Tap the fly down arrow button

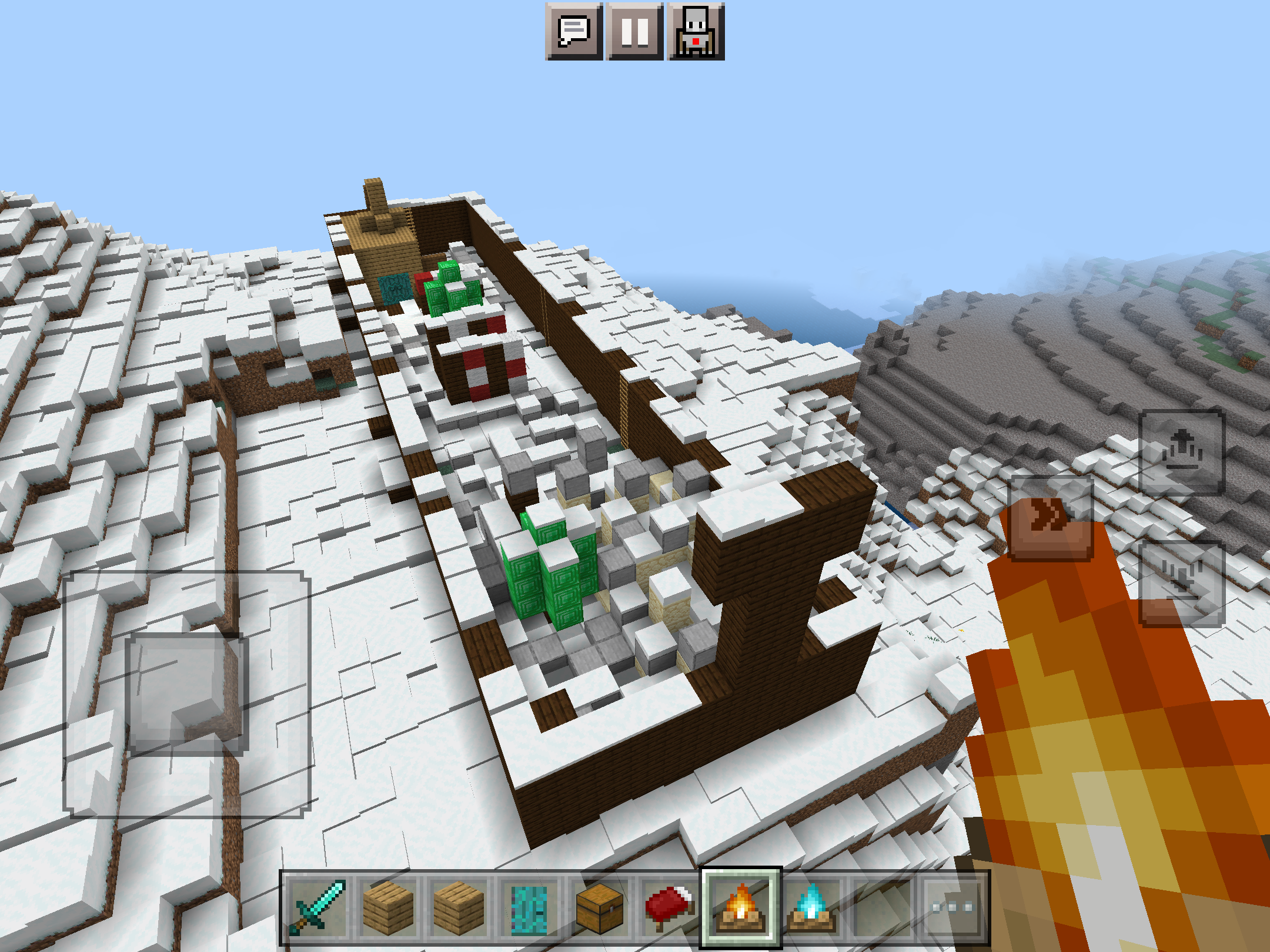click(x=1182, y=583)
